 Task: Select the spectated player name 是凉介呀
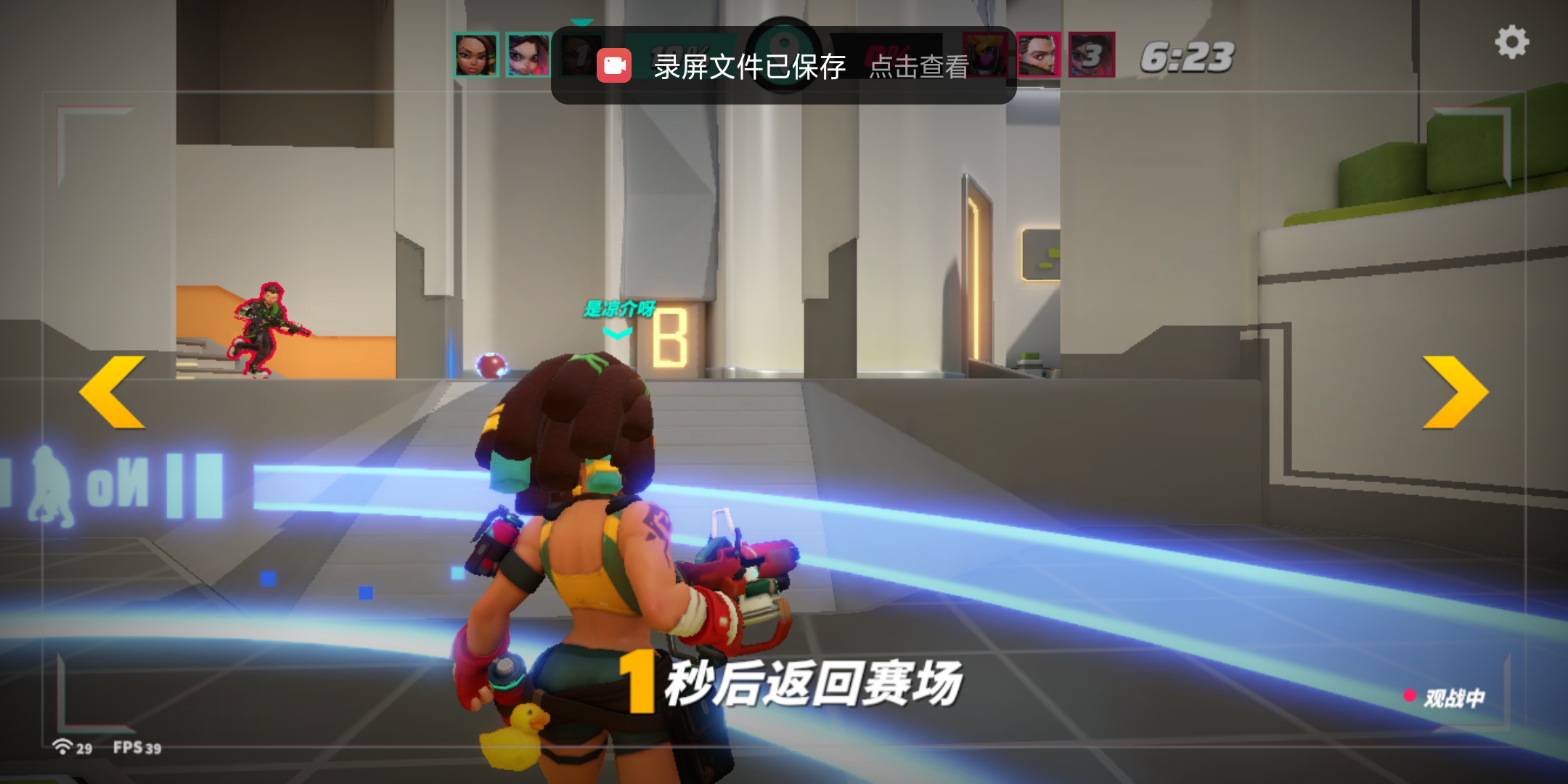tap(618, 308)
